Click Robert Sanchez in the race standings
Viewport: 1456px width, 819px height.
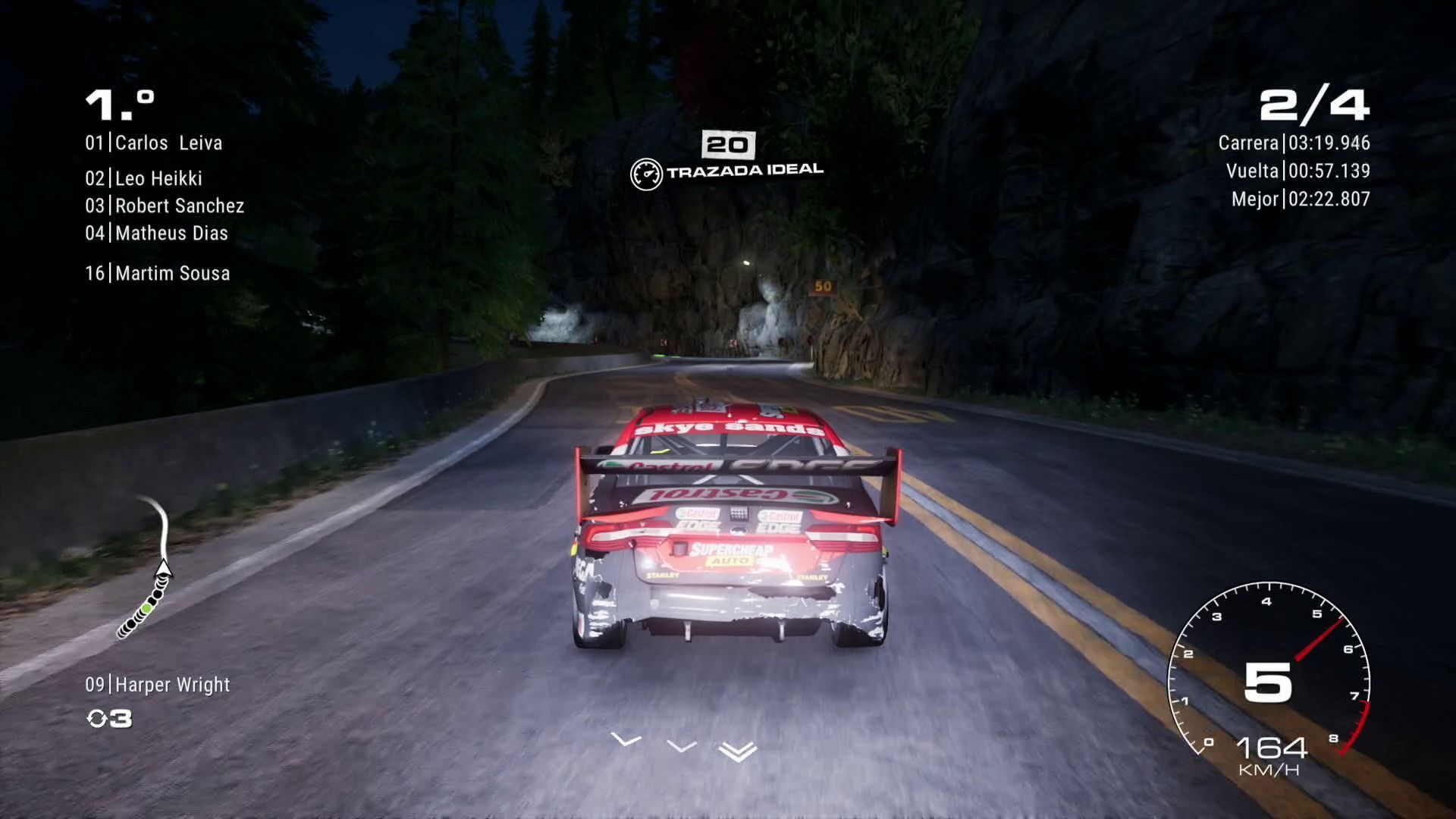pyautogui.click(x=165, y=206)
